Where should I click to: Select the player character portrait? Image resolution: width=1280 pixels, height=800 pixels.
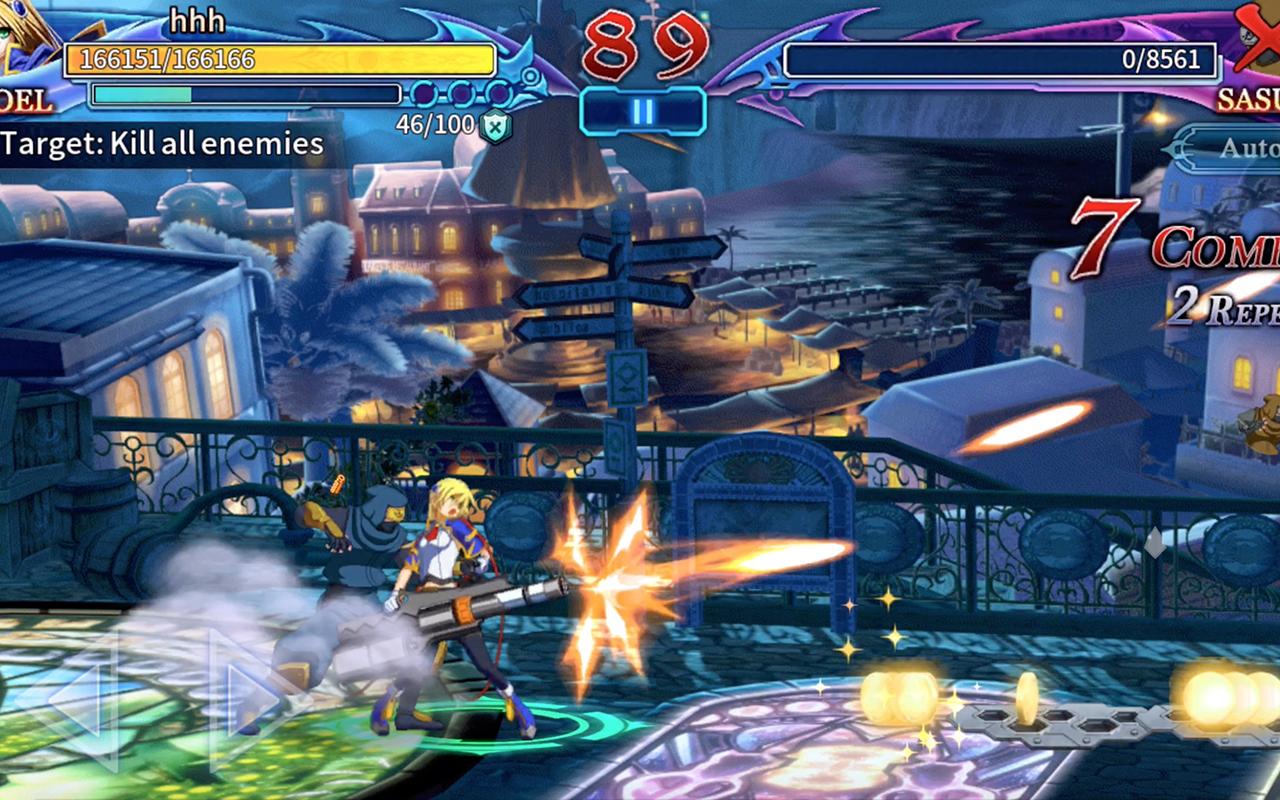click(x=26, y=40)
